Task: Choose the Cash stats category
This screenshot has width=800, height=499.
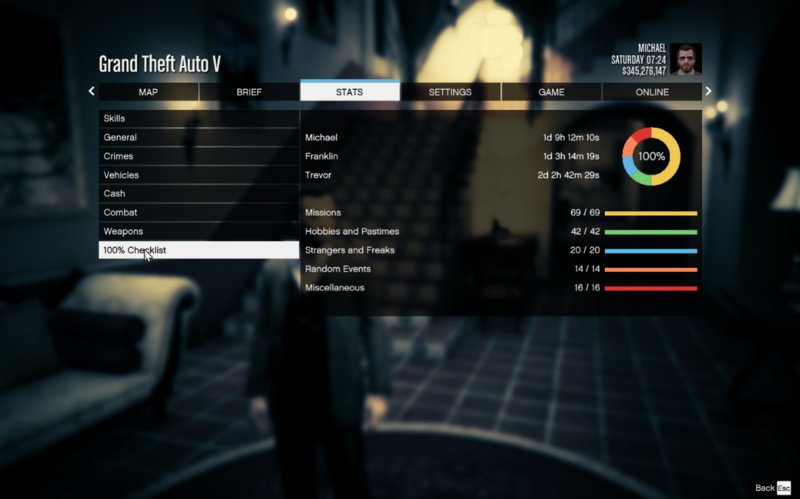Action: click(x=198, y=194)
